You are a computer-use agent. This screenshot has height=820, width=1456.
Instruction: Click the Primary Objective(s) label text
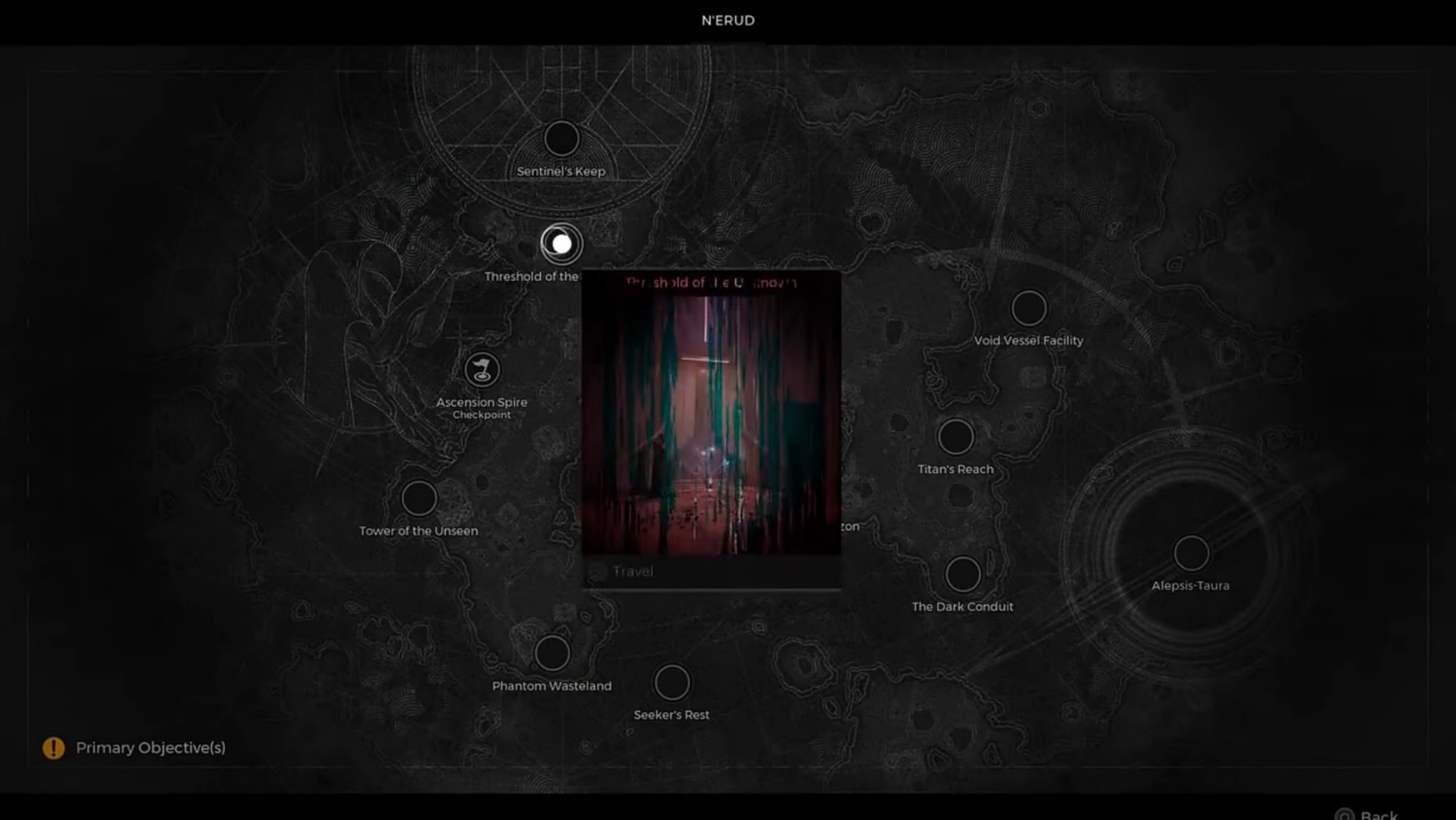point(150,748)
